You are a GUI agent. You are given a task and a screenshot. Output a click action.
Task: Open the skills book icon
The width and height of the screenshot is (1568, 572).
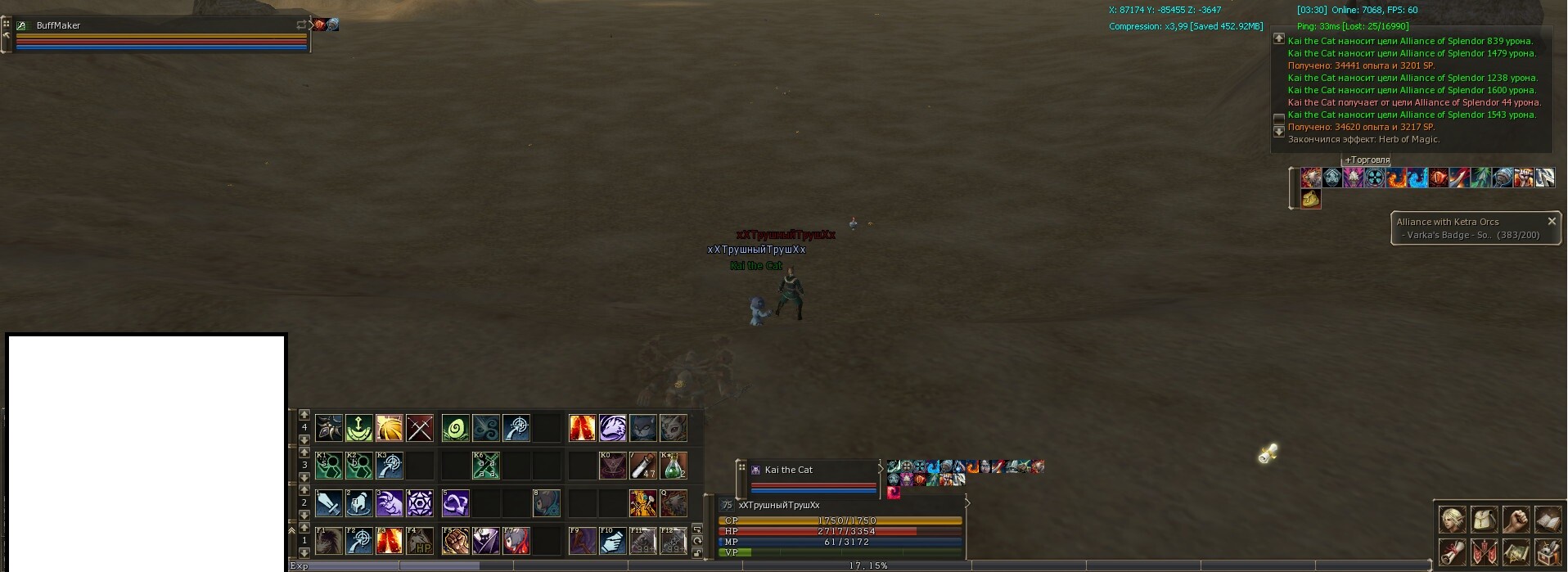1548,520
